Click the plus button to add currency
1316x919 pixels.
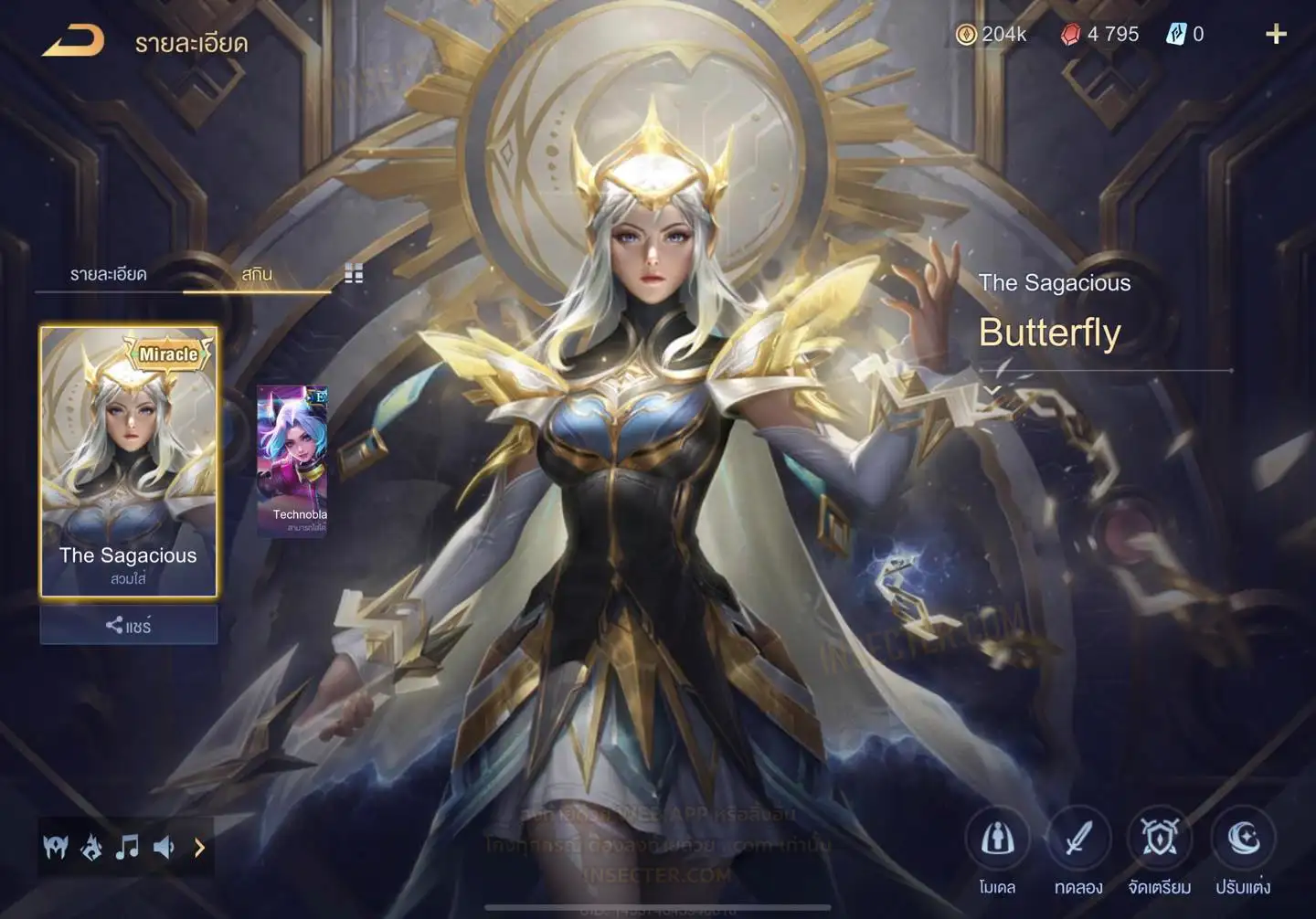1276,35
